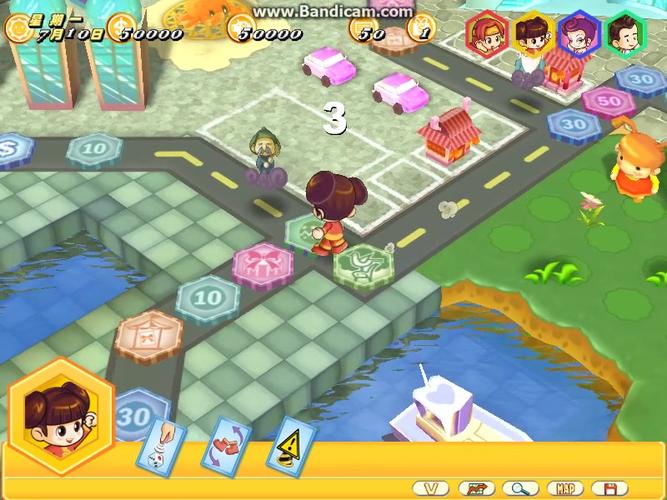Open the MAP view
The image size is (667, 500).
pos(565,488)
